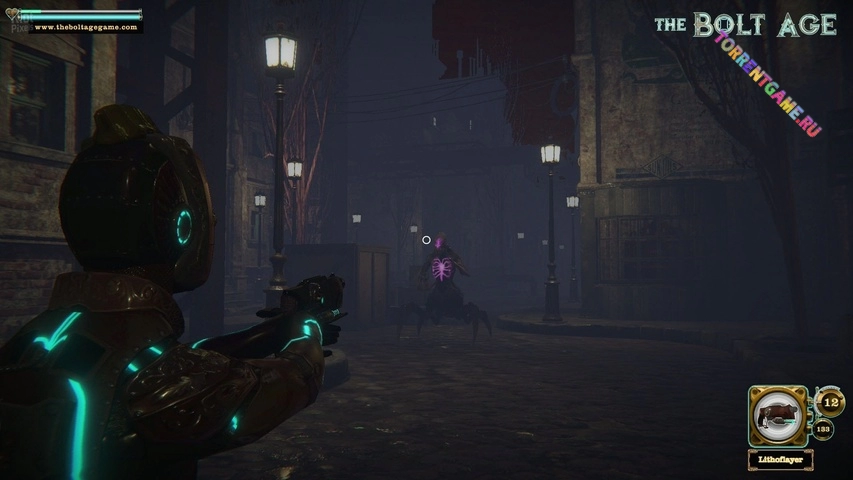Open the www.theboltagegame.com link
Image resolution: width=853 pixels, height=480 pixels.
[x=84, y=27]
